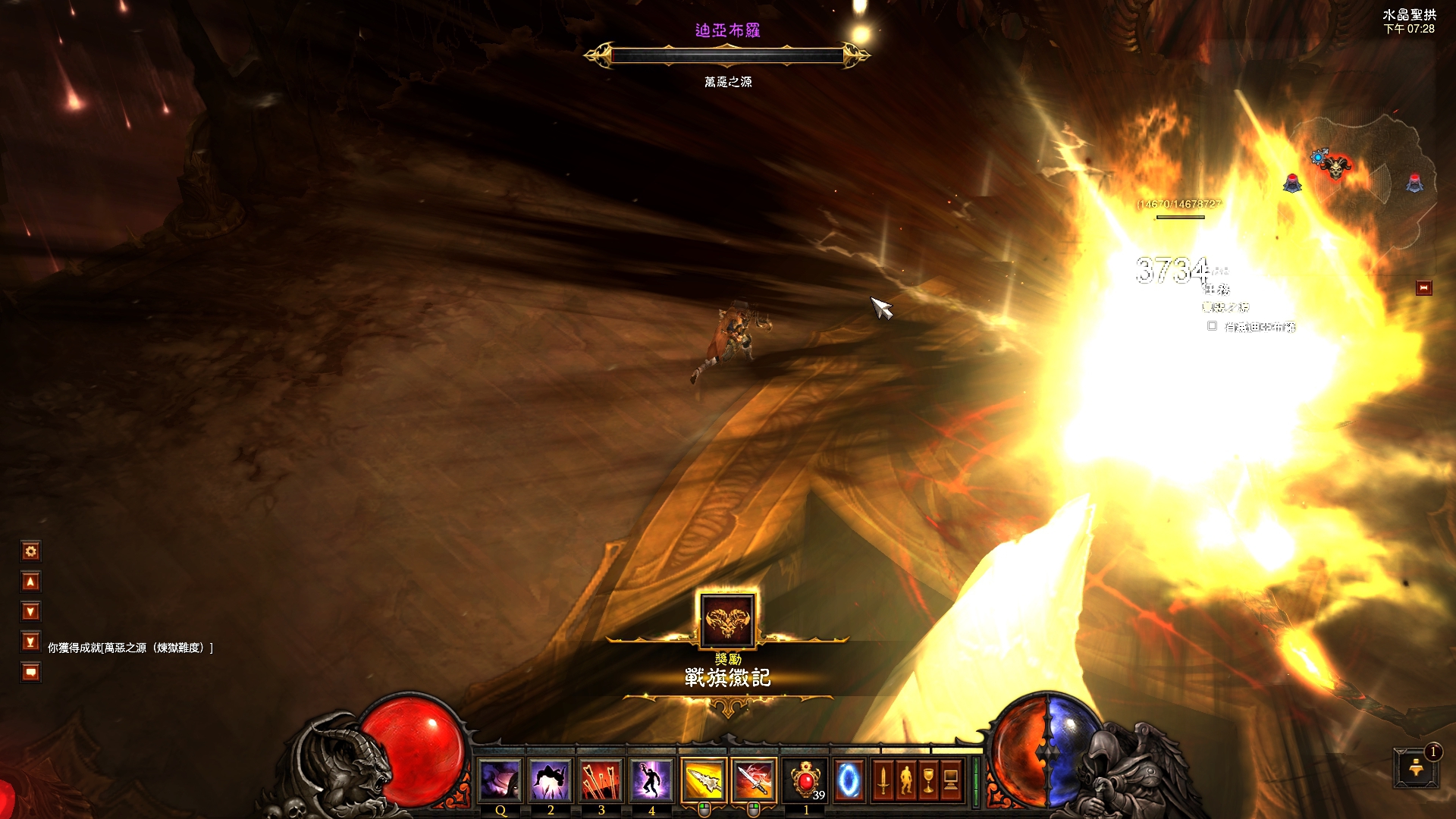Open chat settings gear button
The height and width of the screenshot is (819, 1456).
pyautogui.click(x=31, y=551)
